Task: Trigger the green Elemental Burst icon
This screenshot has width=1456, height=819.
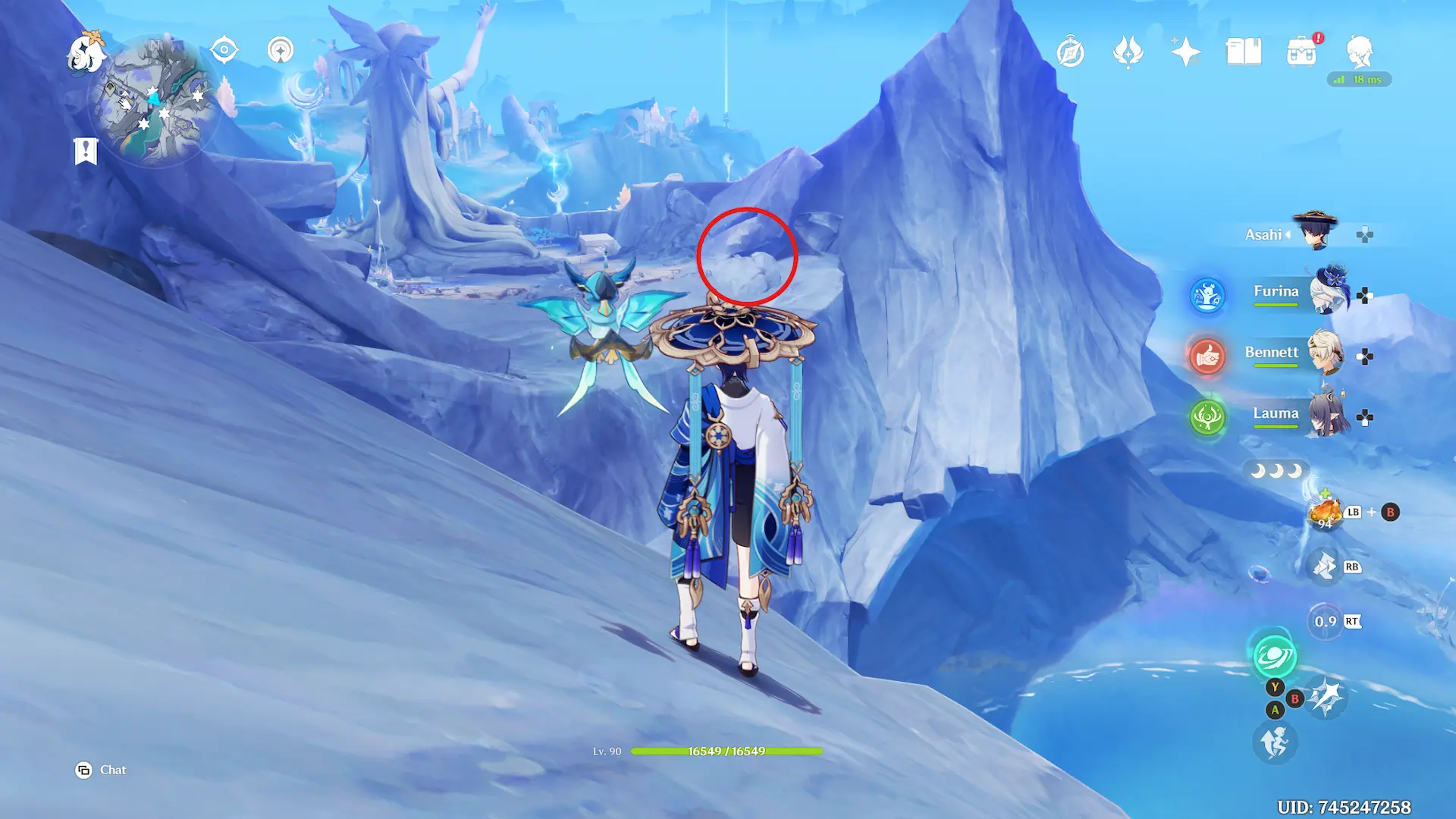Action: [x=1274, y=655]
